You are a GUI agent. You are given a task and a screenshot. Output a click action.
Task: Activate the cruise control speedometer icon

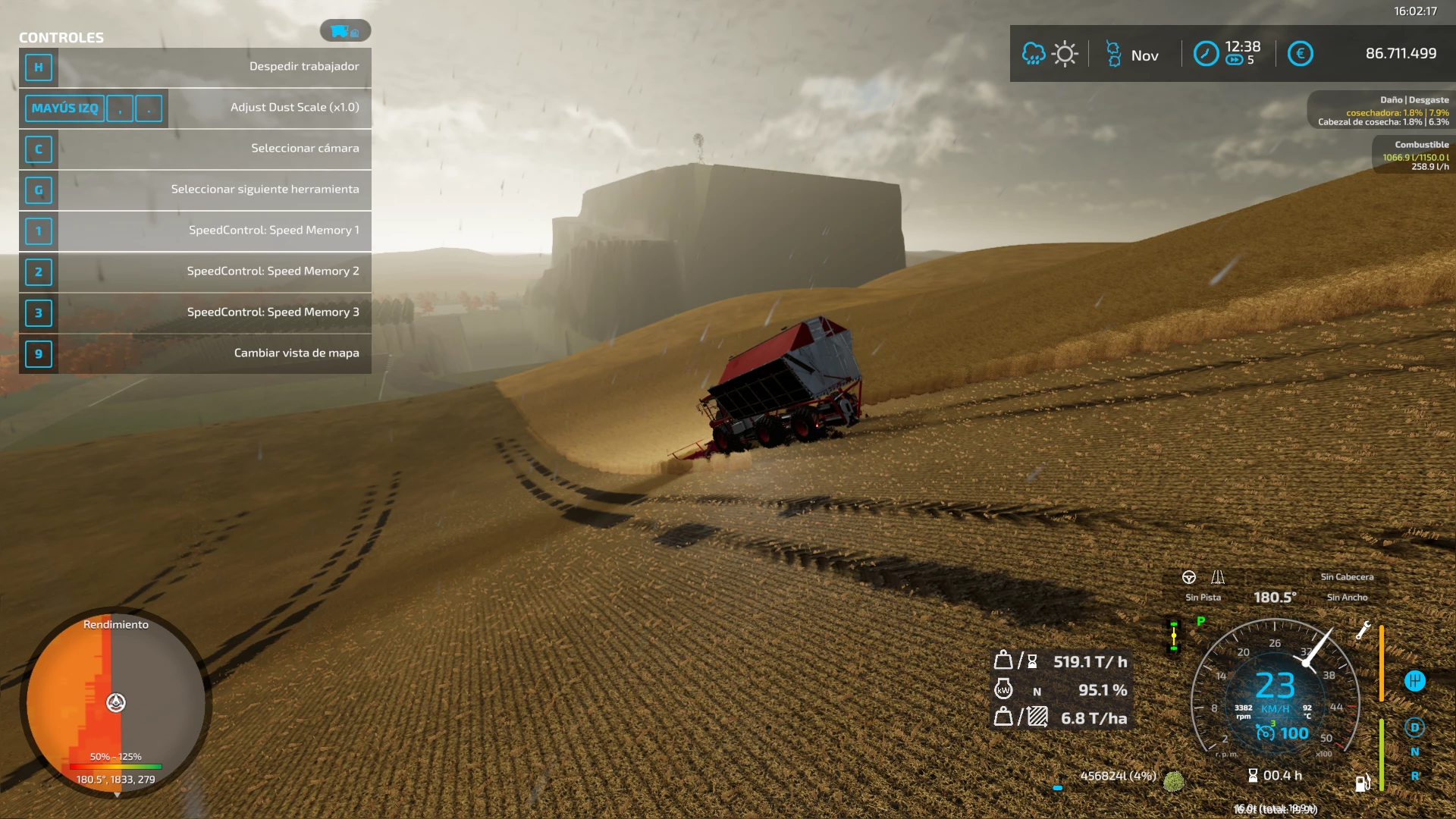(x=1264, y=733)
